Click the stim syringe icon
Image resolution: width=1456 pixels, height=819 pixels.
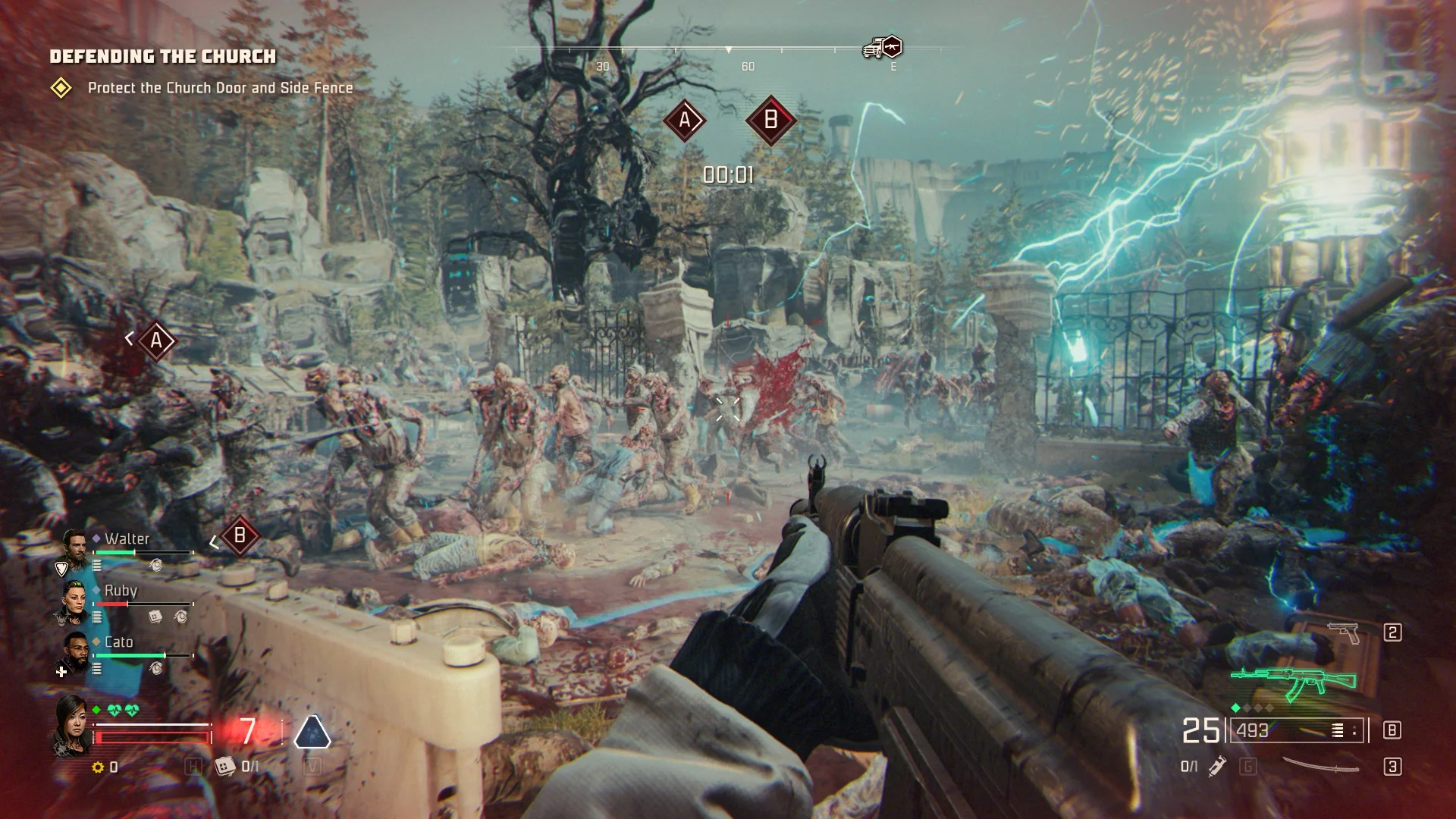(1217, 767)
